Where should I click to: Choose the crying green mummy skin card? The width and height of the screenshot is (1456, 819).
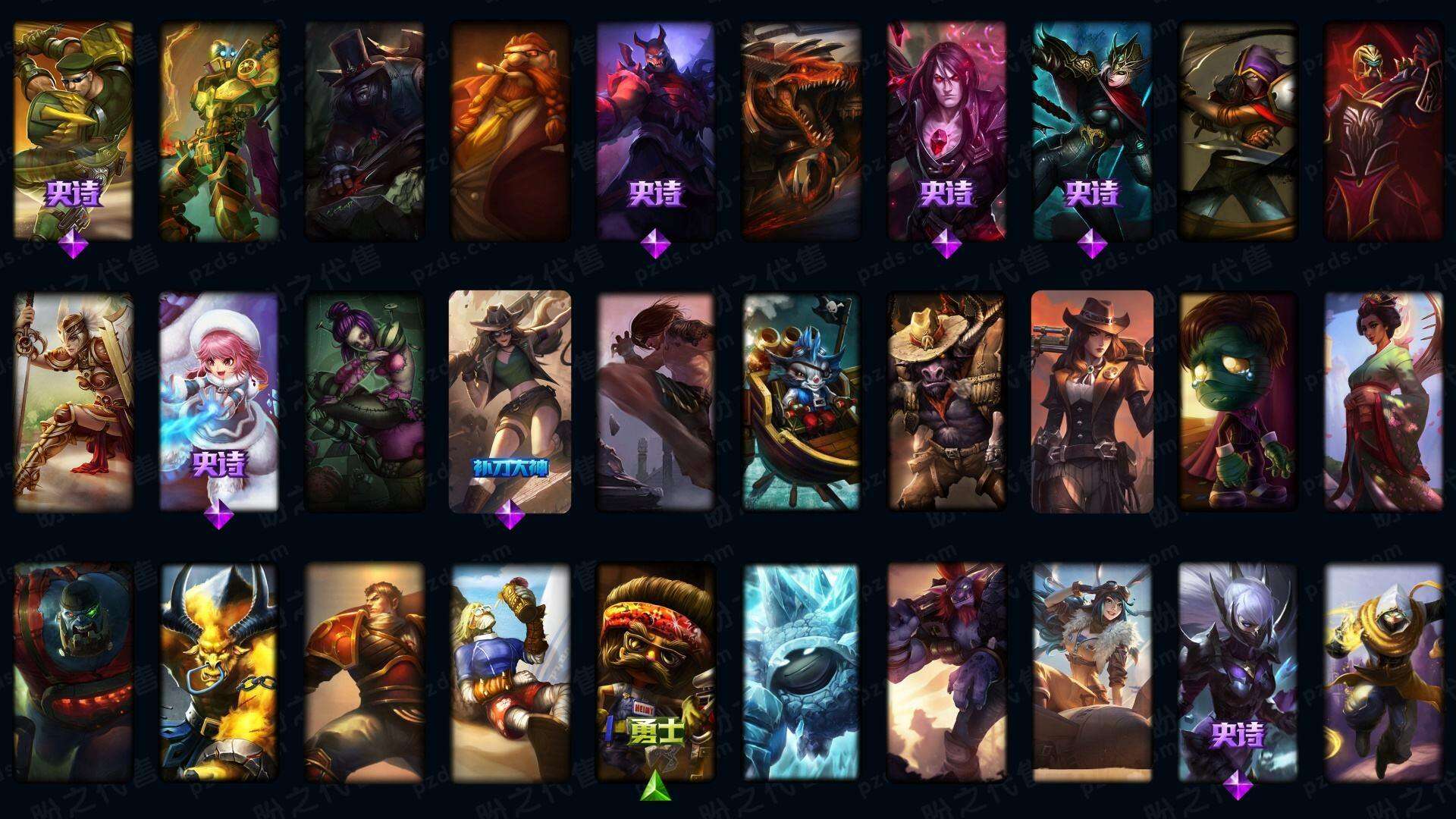1238,402
